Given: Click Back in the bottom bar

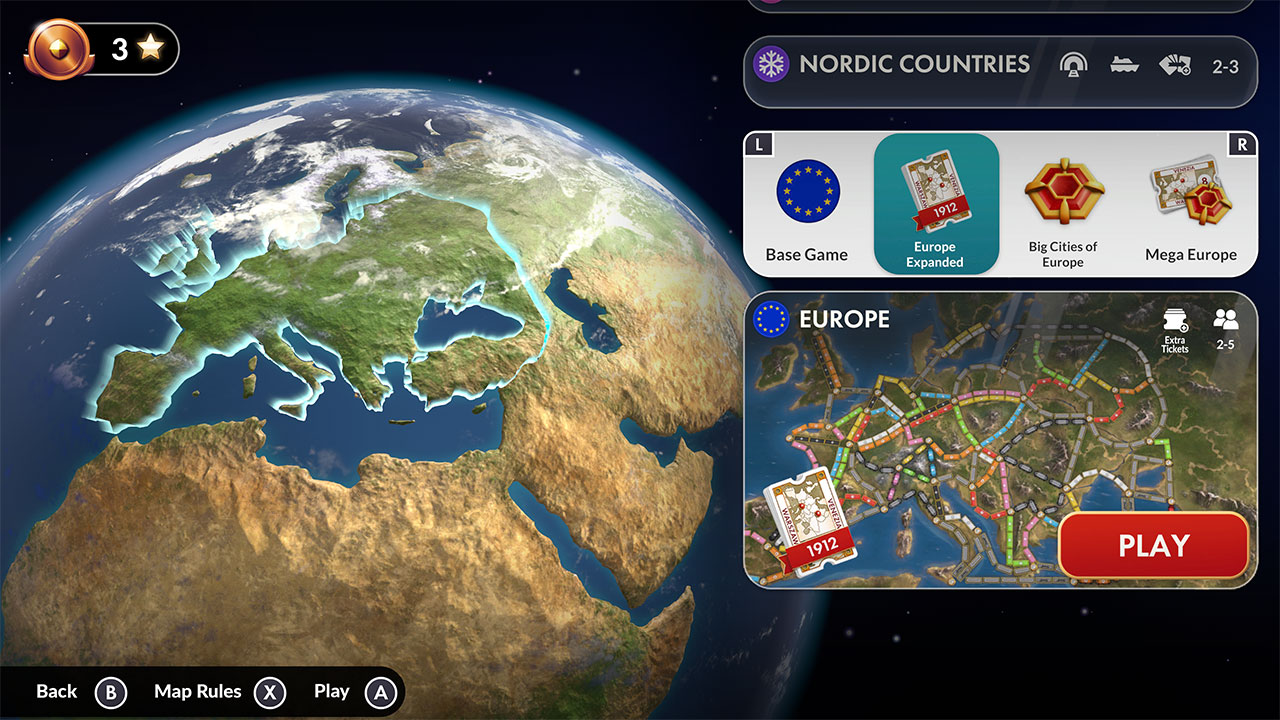Looking at the screenshot, I should pyautogui.click(x=57, y=691).
